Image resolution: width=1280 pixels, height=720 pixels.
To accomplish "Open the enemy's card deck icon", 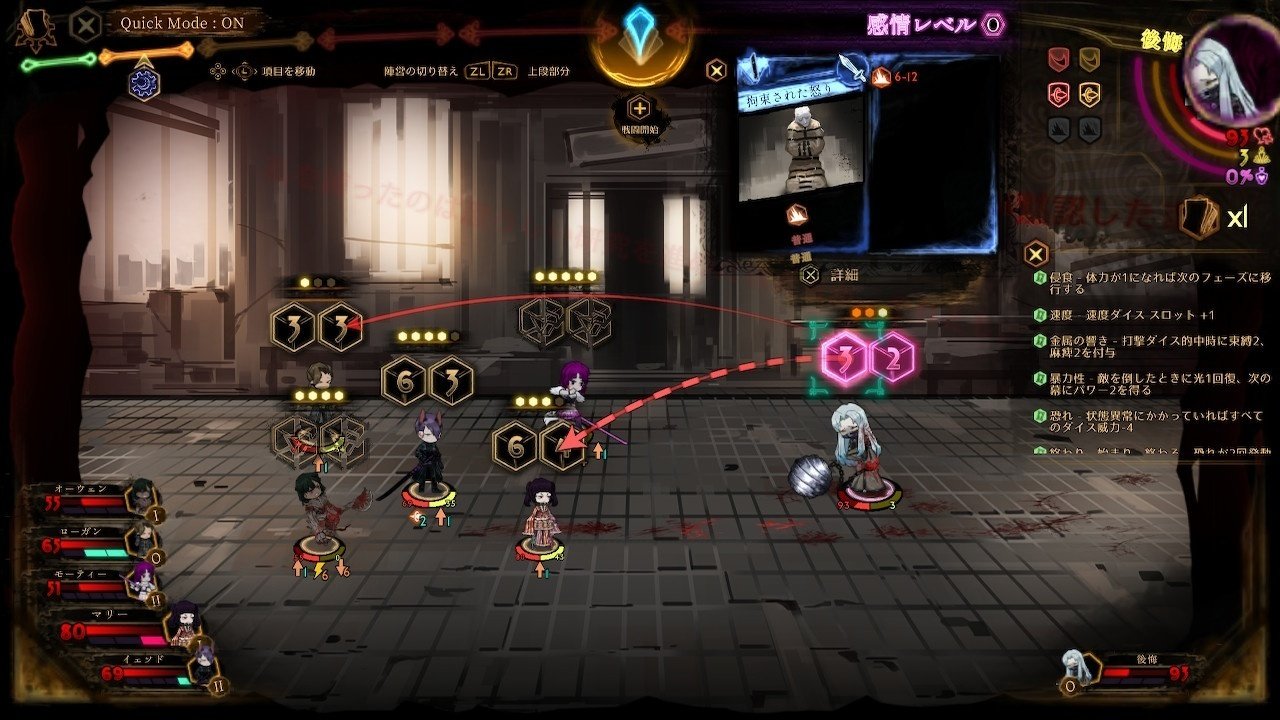I will pyautogui.click(x=1199, y=217).
